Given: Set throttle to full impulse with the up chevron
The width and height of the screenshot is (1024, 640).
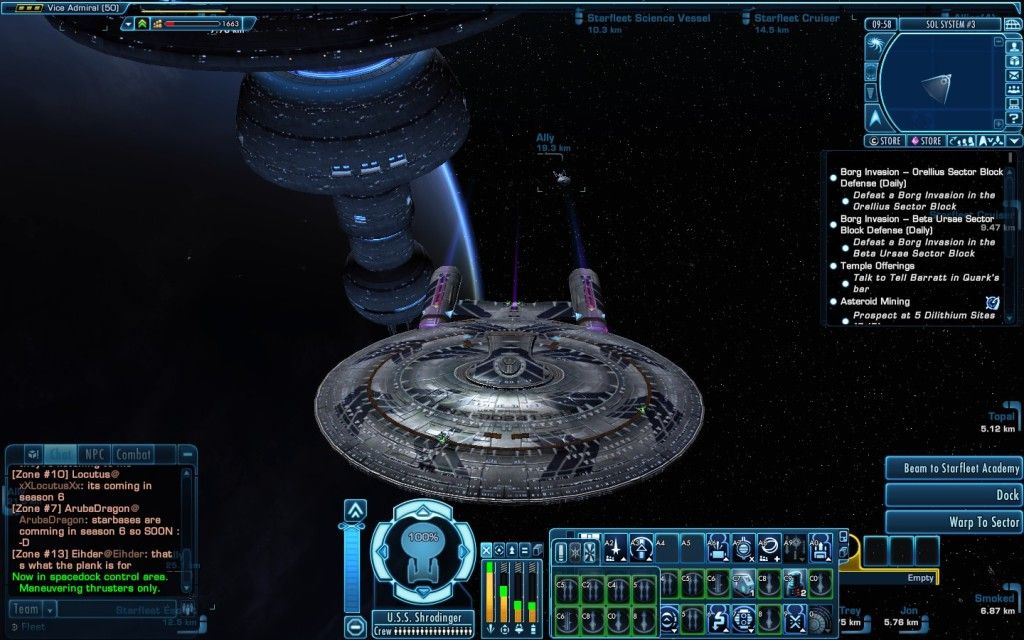Looking at the screenshot, I should [355, 510].
